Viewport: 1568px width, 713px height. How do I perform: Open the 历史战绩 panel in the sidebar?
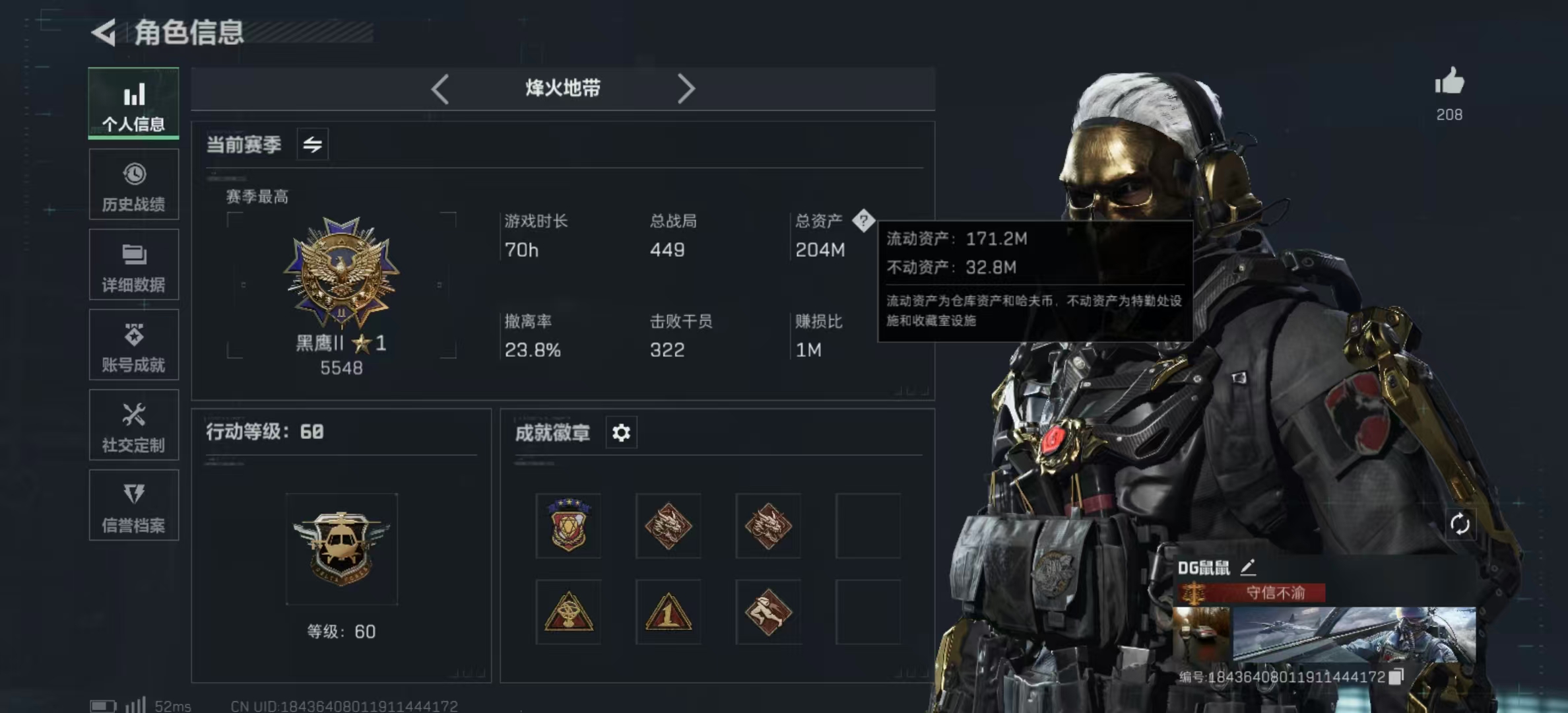[134, 185]
